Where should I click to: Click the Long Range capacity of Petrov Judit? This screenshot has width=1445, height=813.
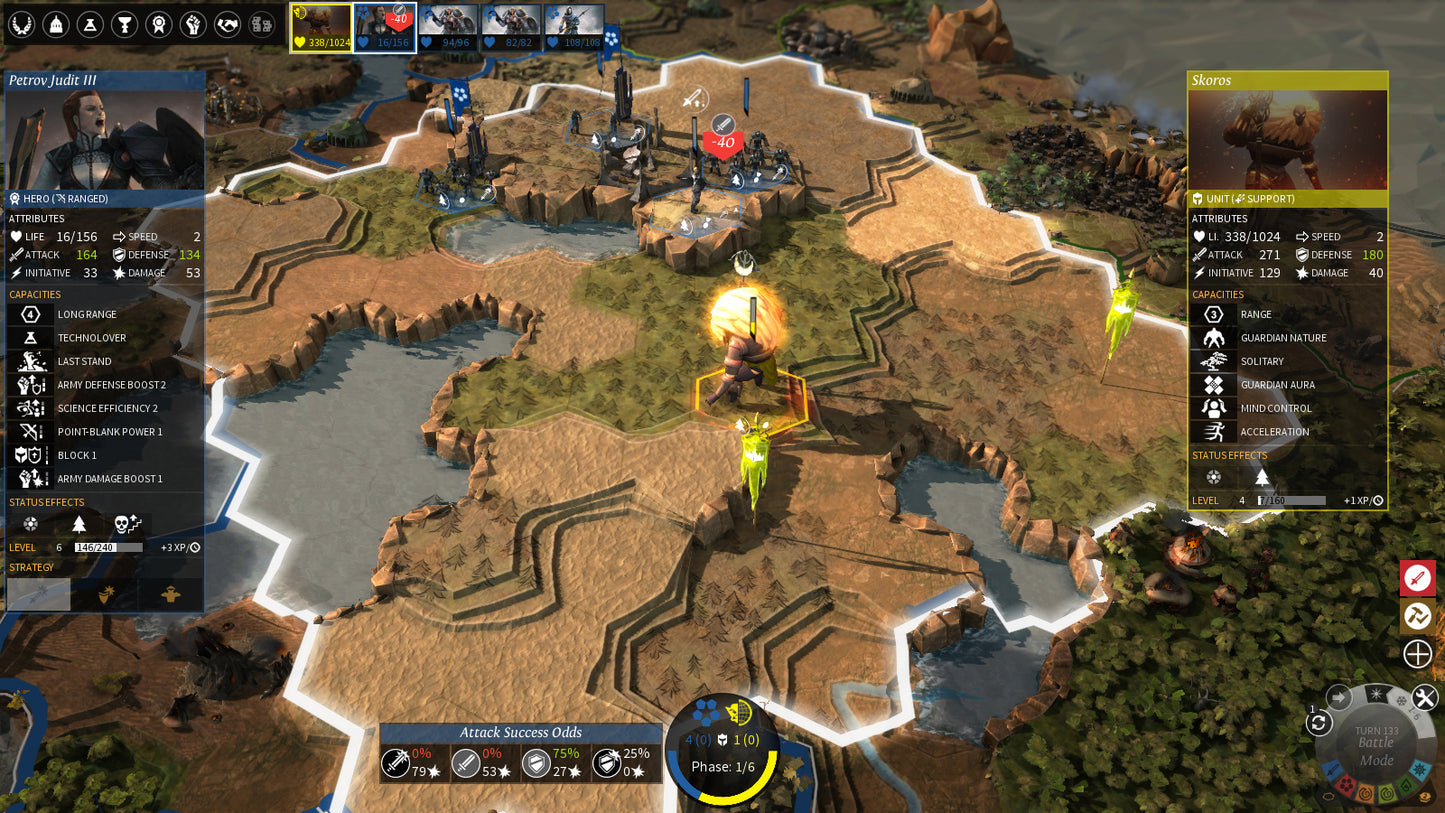pyautogui.click(x=30, y=314)
